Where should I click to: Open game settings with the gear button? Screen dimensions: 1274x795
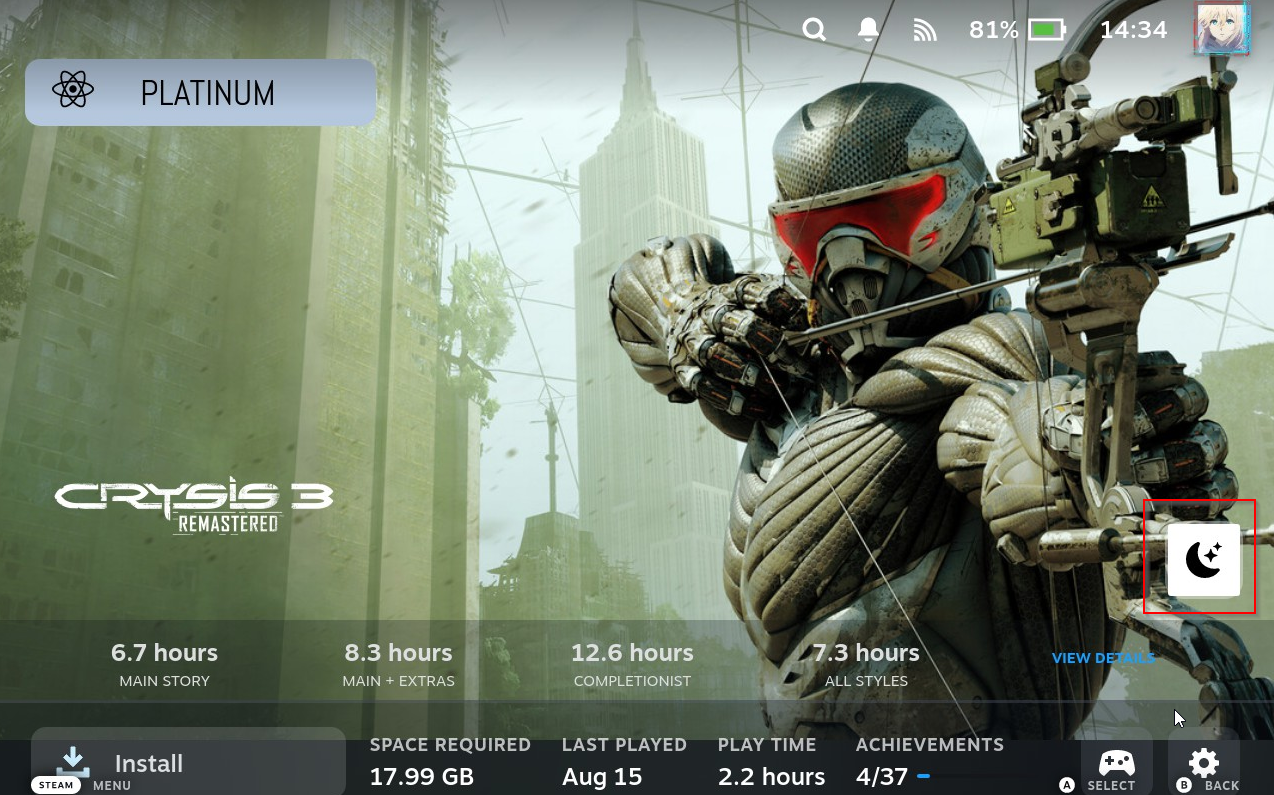[1203, 763]
